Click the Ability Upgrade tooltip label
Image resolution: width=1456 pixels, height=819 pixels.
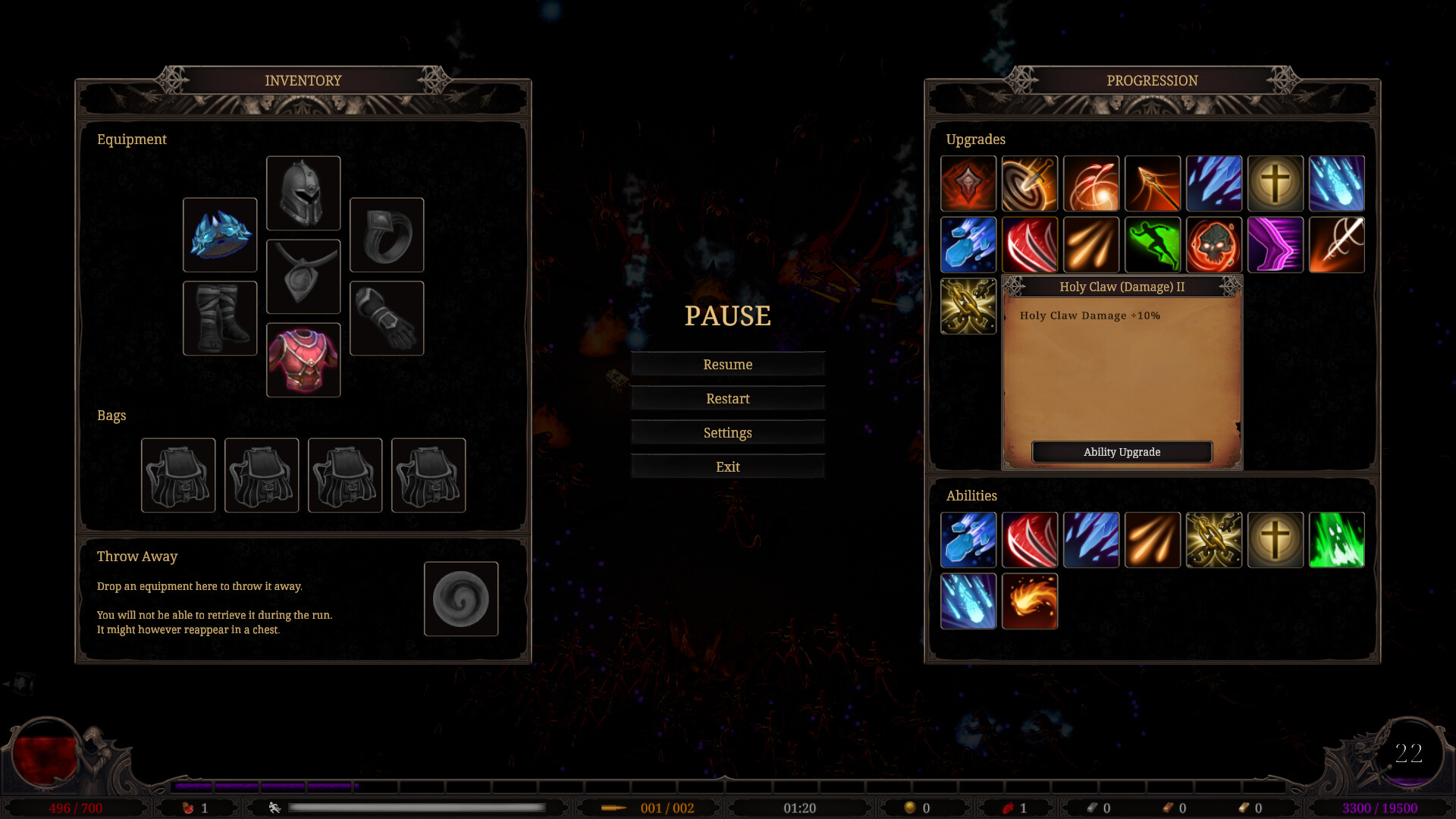click(1122, 452)
